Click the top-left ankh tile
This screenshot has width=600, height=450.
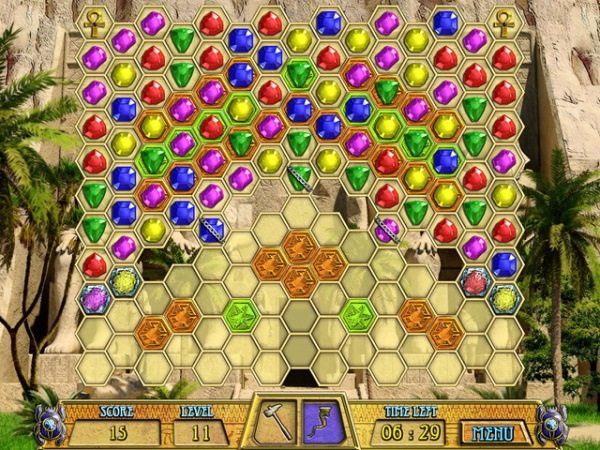coord(94,17)
